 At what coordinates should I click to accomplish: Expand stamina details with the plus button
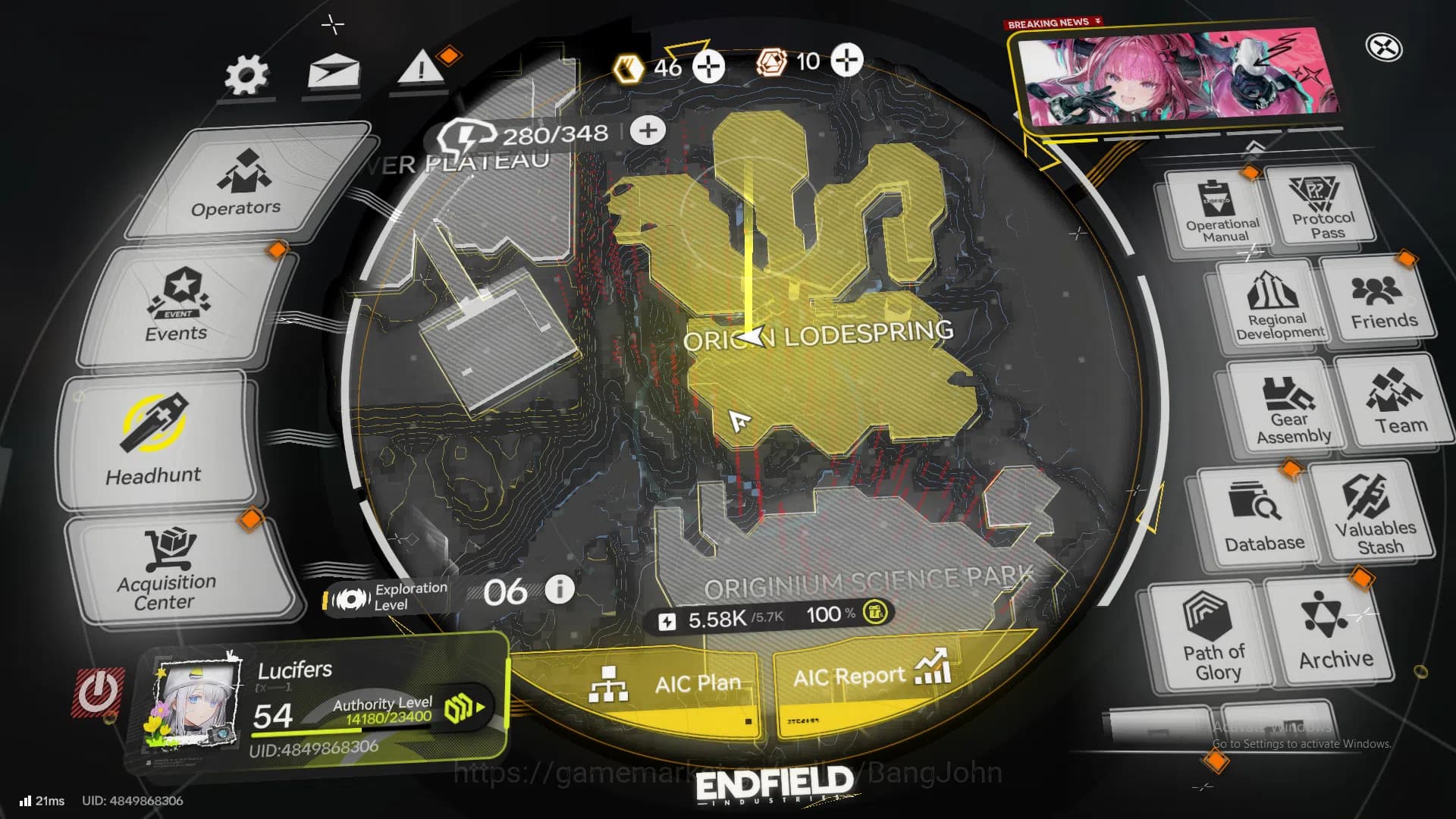[x=647, y=130]
